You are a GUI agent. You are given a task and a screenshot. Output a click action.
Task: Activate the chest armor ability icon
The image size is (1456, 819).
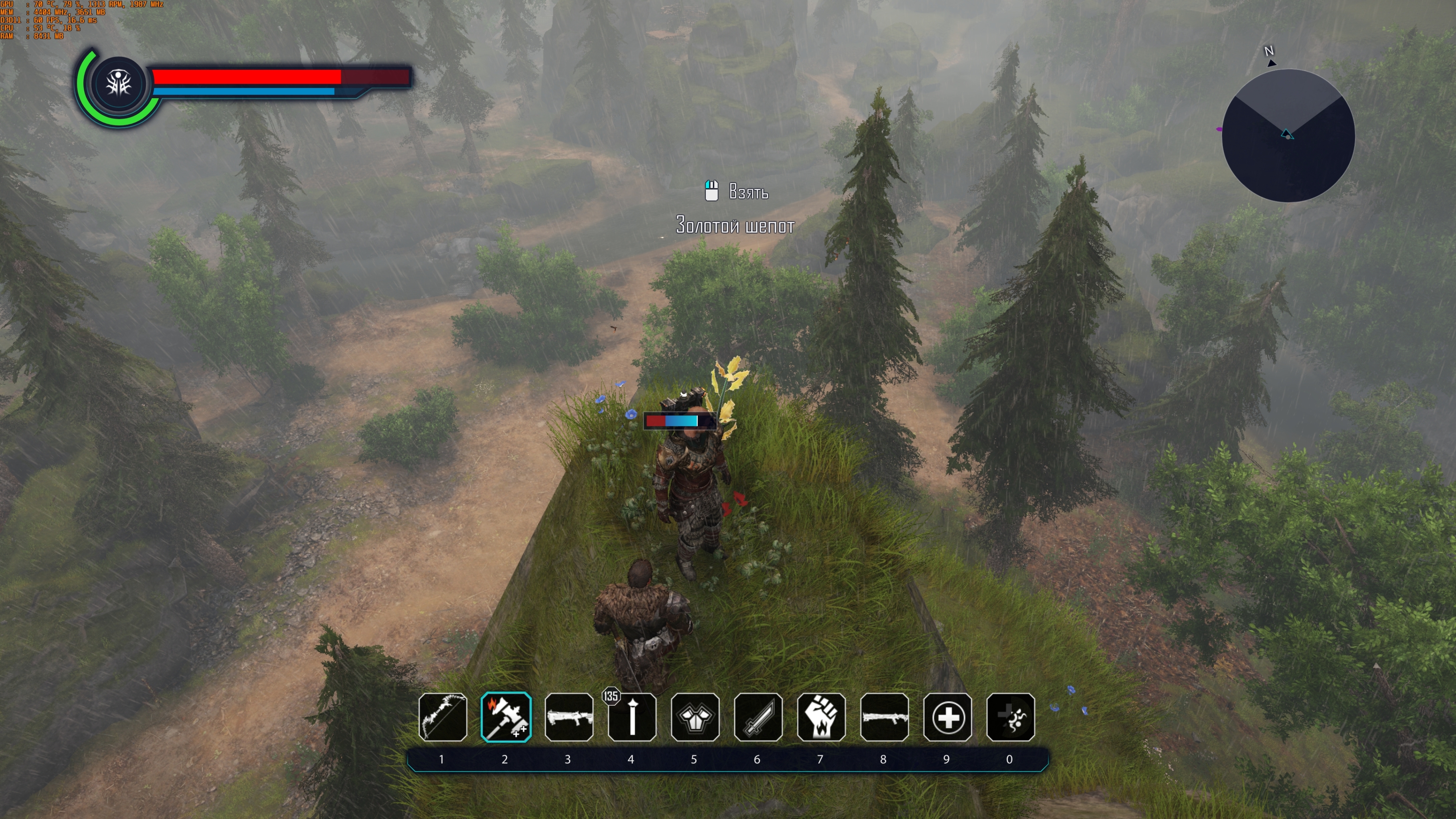pyautogui.click(x=694, y=717)
